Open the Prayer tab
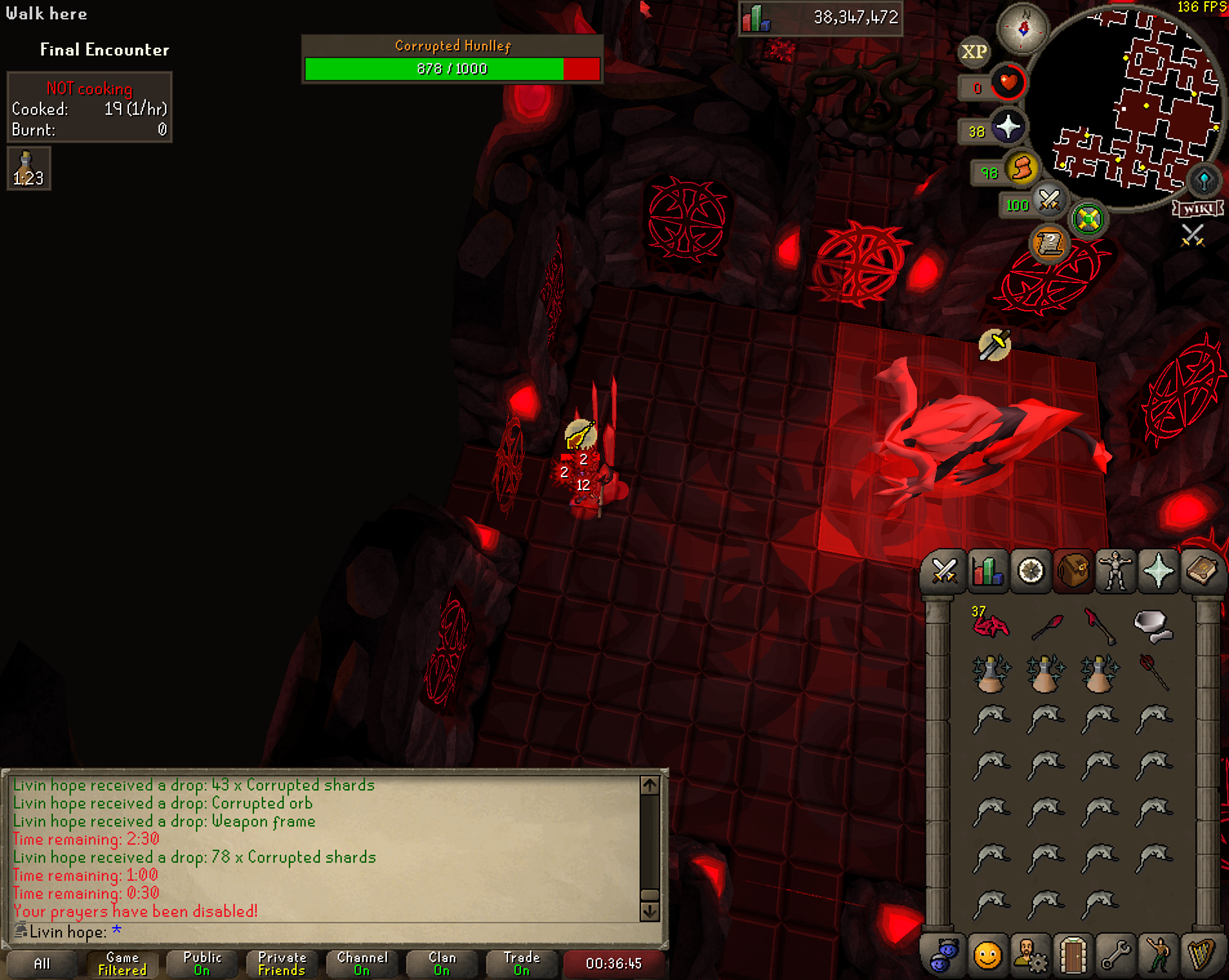The image size is (1229, 980). pyautogui.click(x=1159, y=571)
